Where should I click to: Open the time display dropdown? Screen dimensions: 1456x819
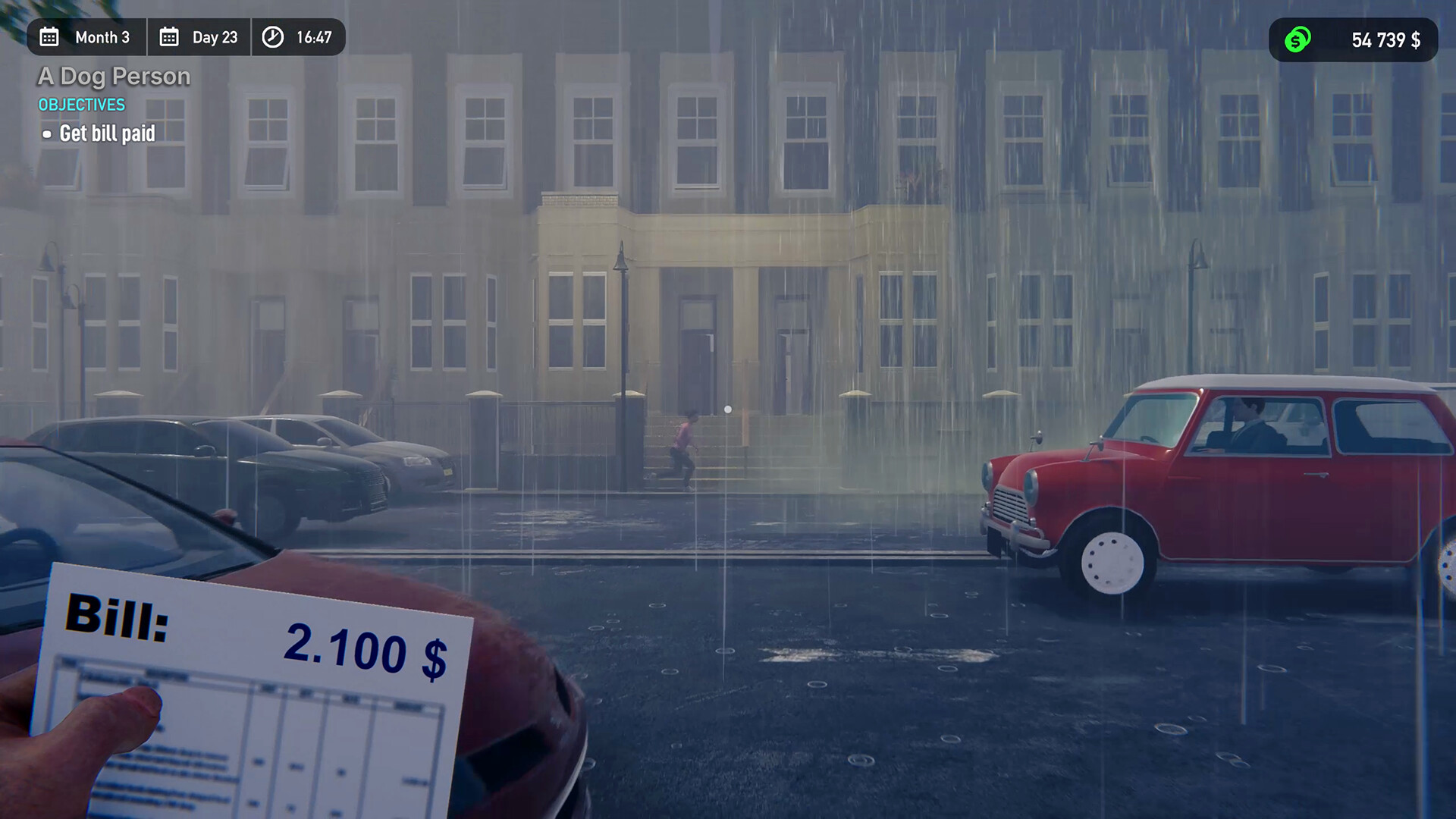[299, 36]
